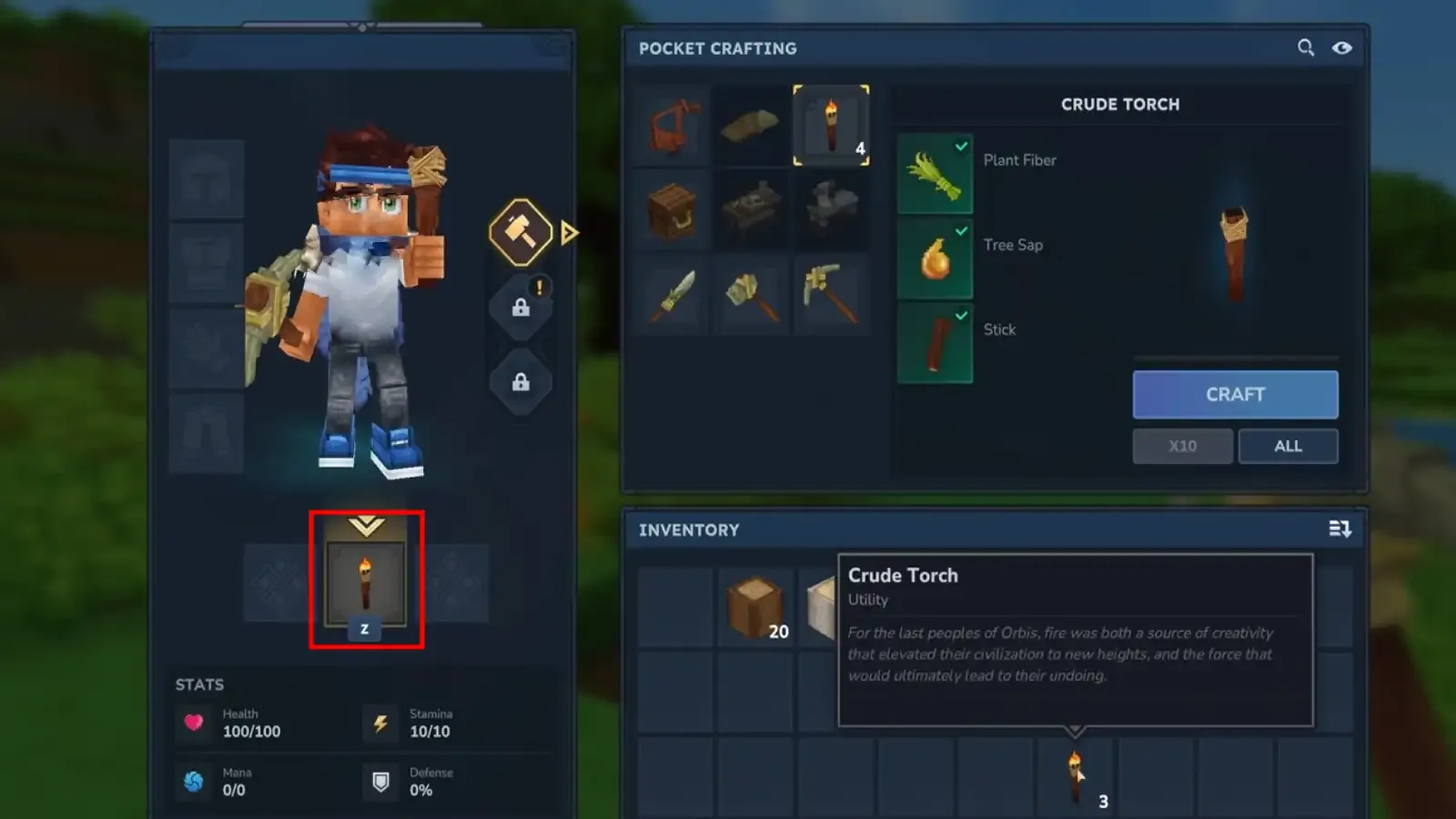Expand the yellow chevron above the torch hotbar slot
Screen dimensions: 1456x819
click(366, 525)
